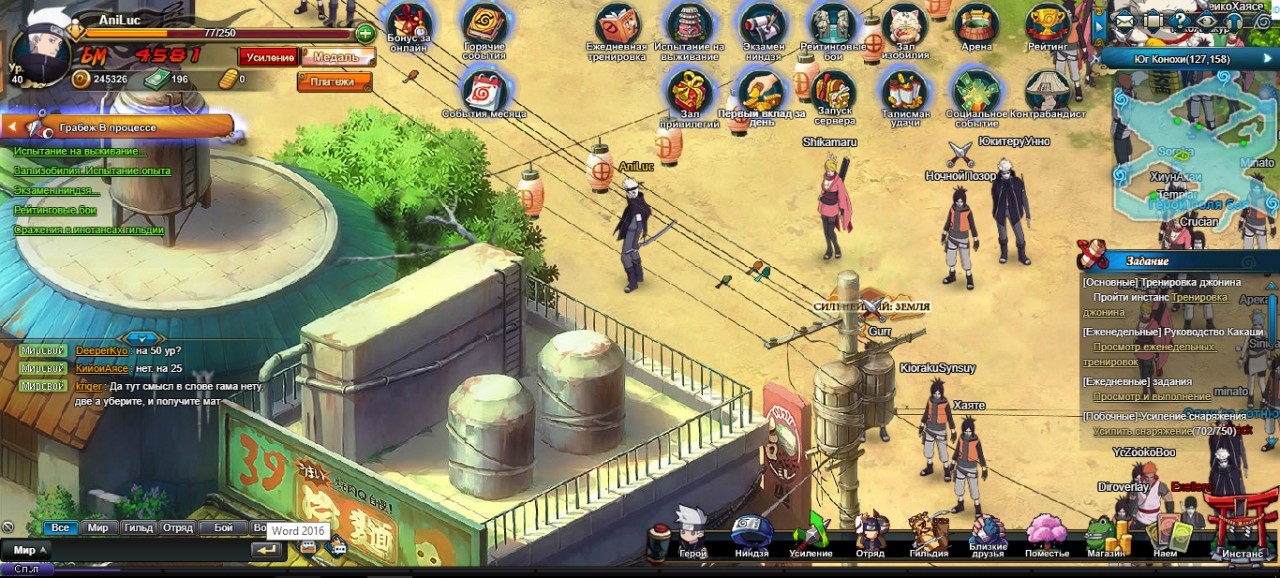Open the Гильдия guild menu
The height and width of the screenshot is (578, 1280).
[928, 534]
